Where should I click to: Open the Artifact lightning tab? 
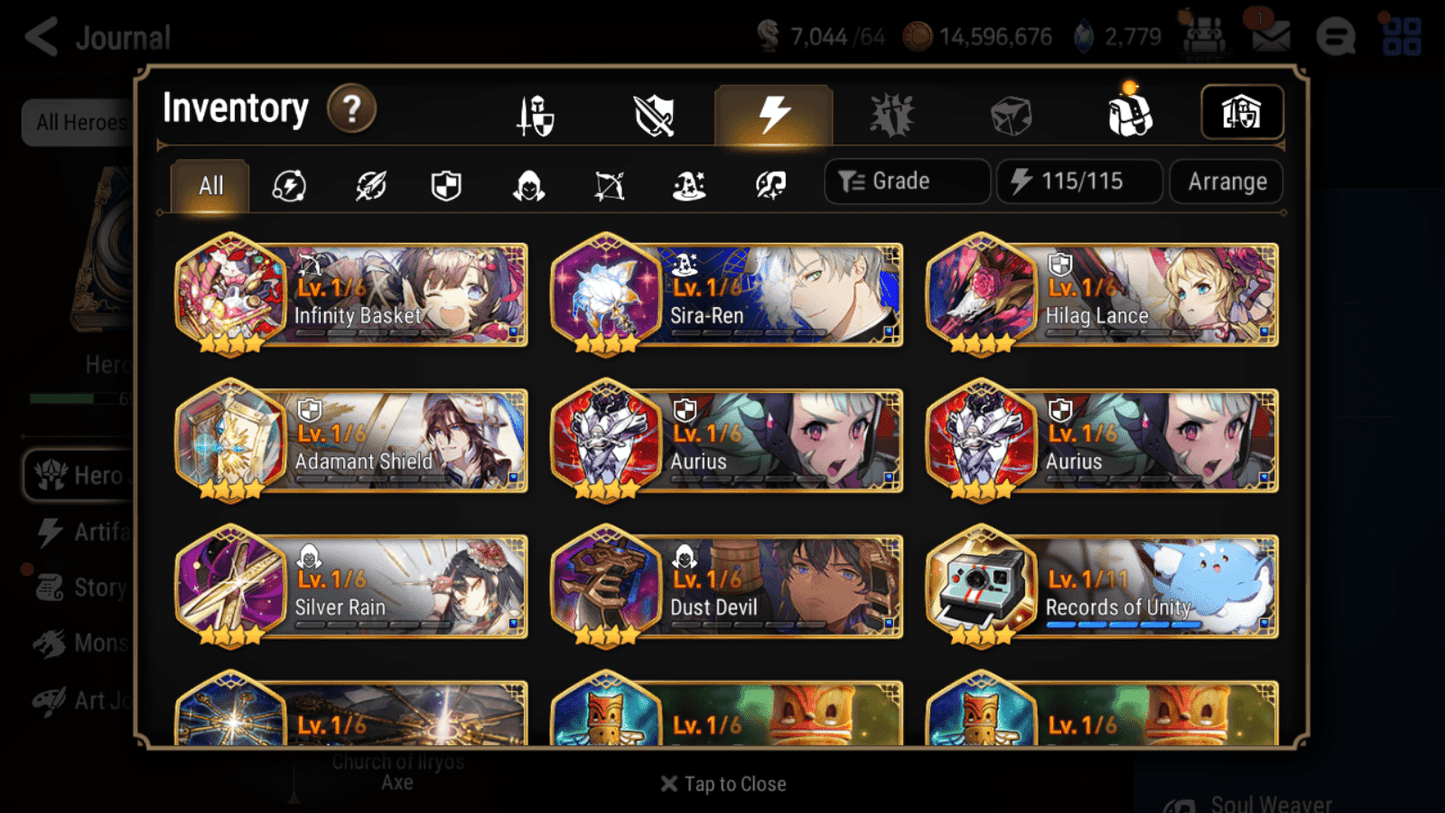pyautogui.click(x=774, y=113)
